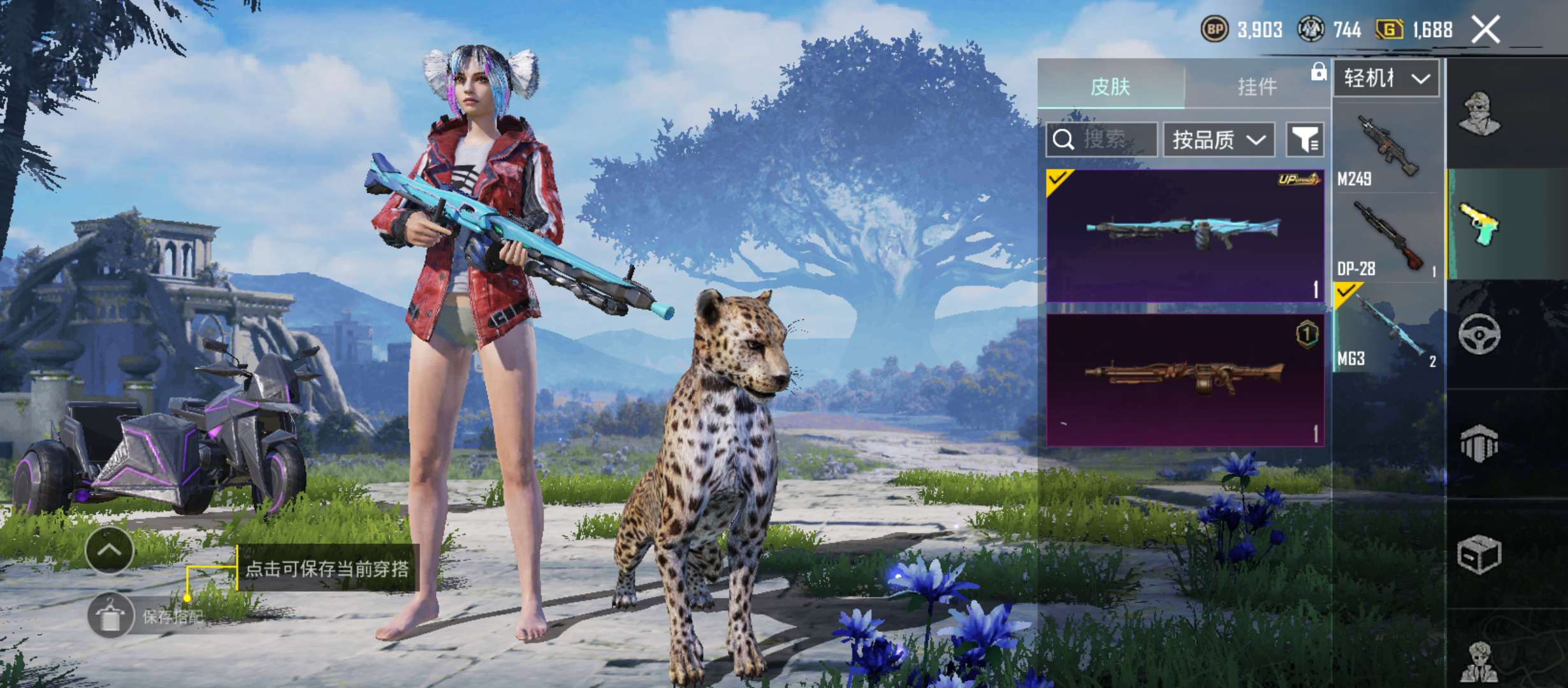This screenshot has width=1568, height=688.
Task: Open the 按品质 sort dropdown
Action: (x=1219, y=140)
